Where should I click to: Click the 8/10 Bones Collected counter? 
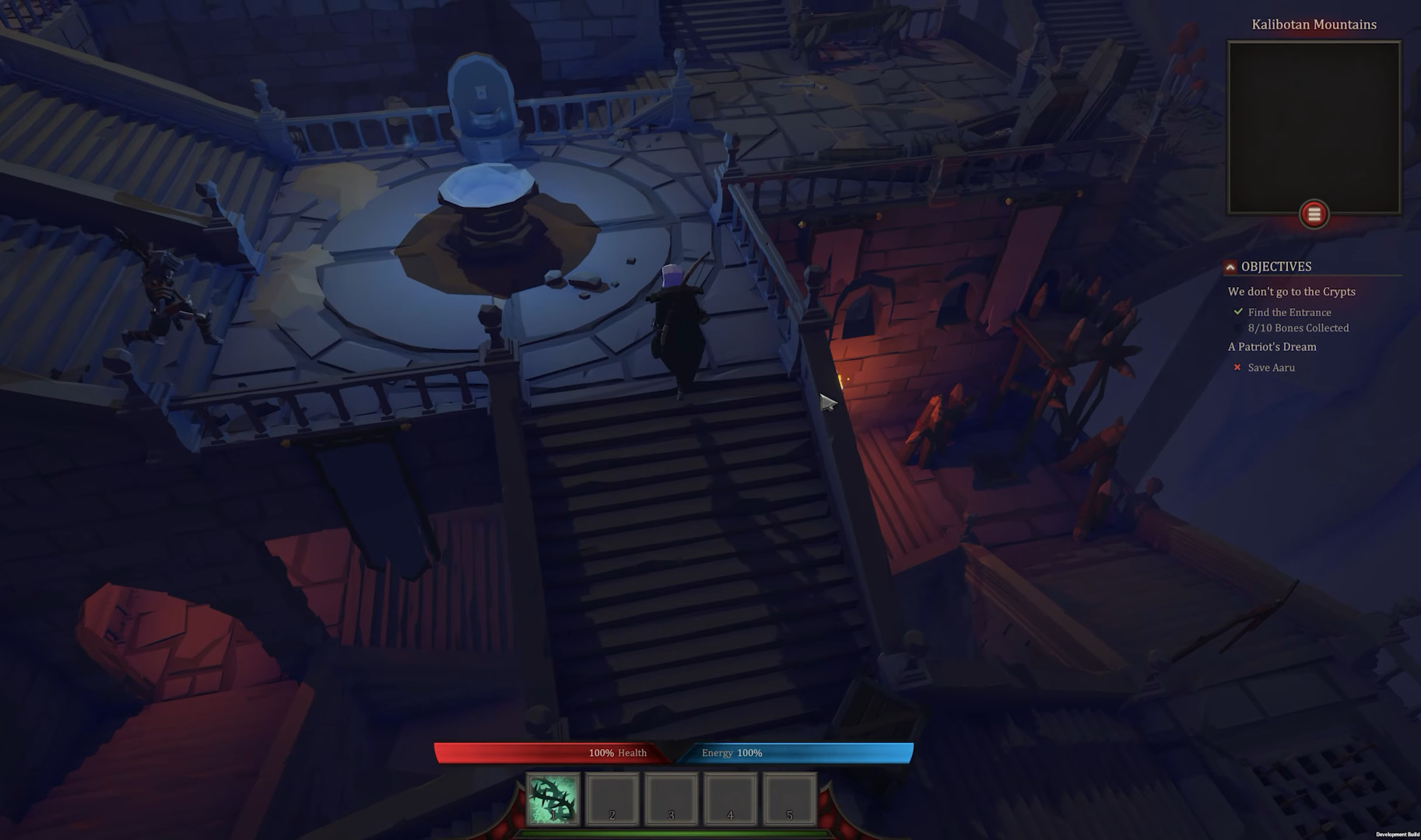1298,327
